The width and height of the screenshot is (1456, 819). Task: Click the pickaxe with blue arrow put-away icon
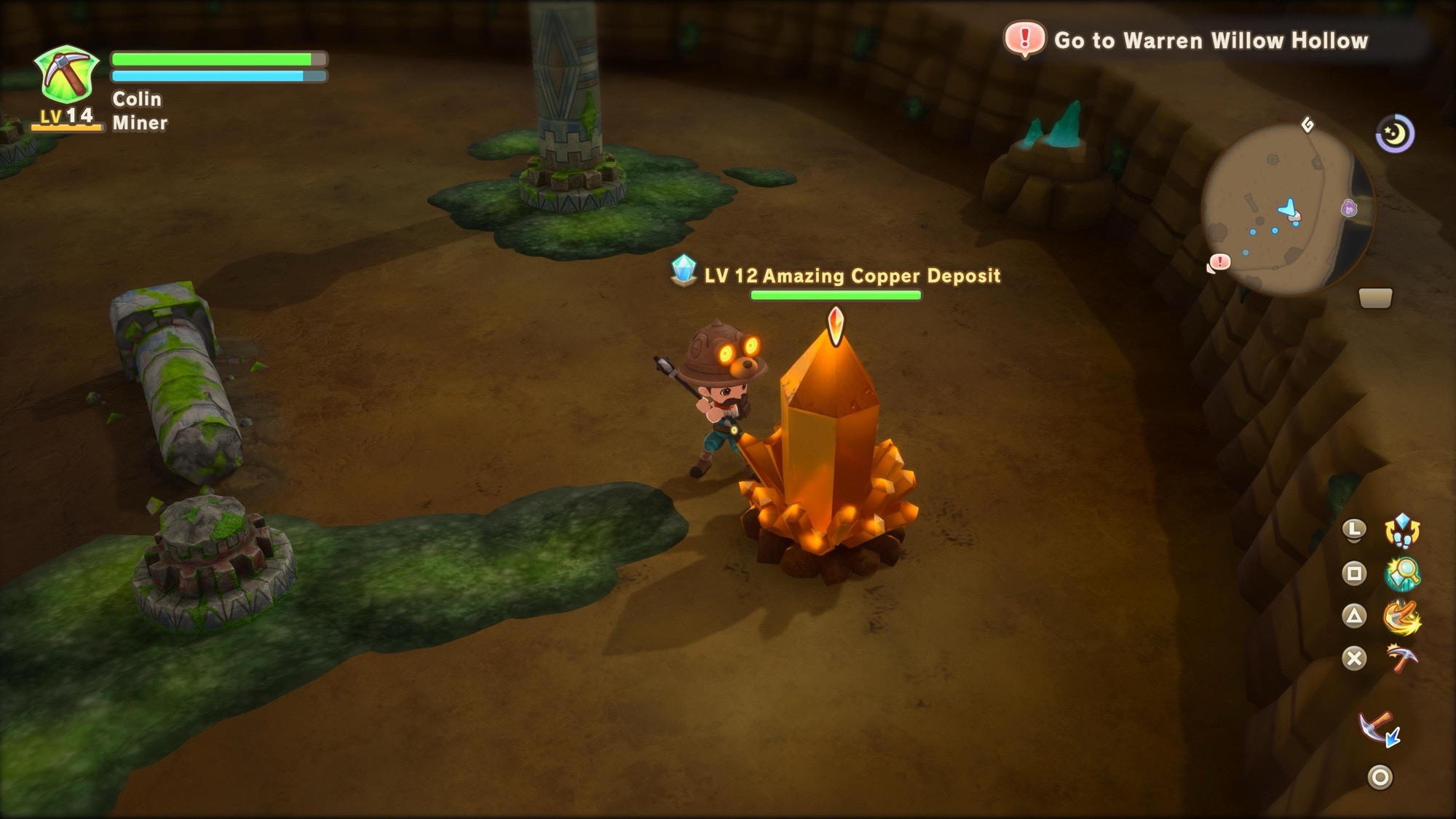pyautogui.click(x=1379, y=729)
